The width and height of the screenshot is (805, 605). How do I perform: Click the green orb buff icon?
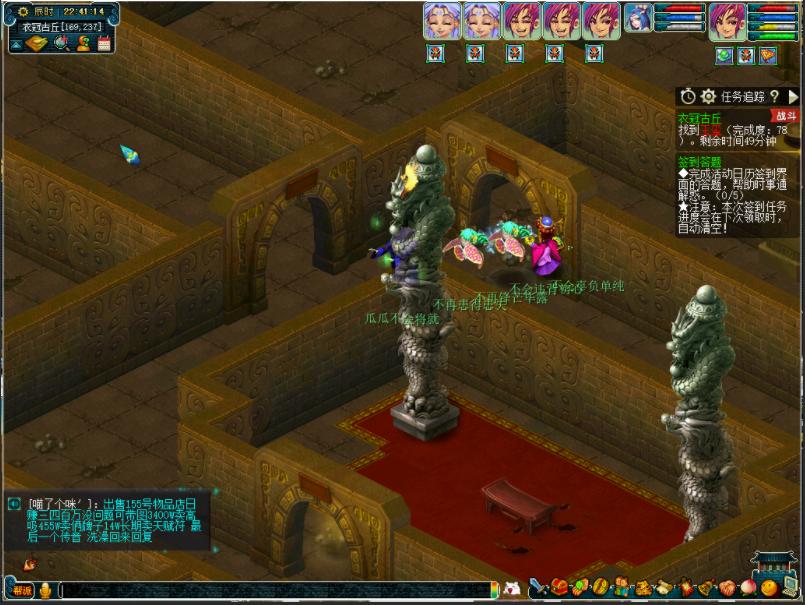(723, 56)
